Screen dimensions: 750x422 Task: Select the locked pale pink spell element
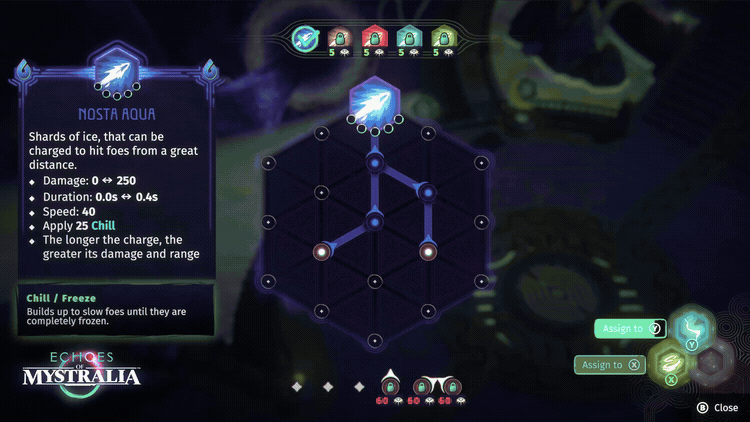click(x=339, y=39)
